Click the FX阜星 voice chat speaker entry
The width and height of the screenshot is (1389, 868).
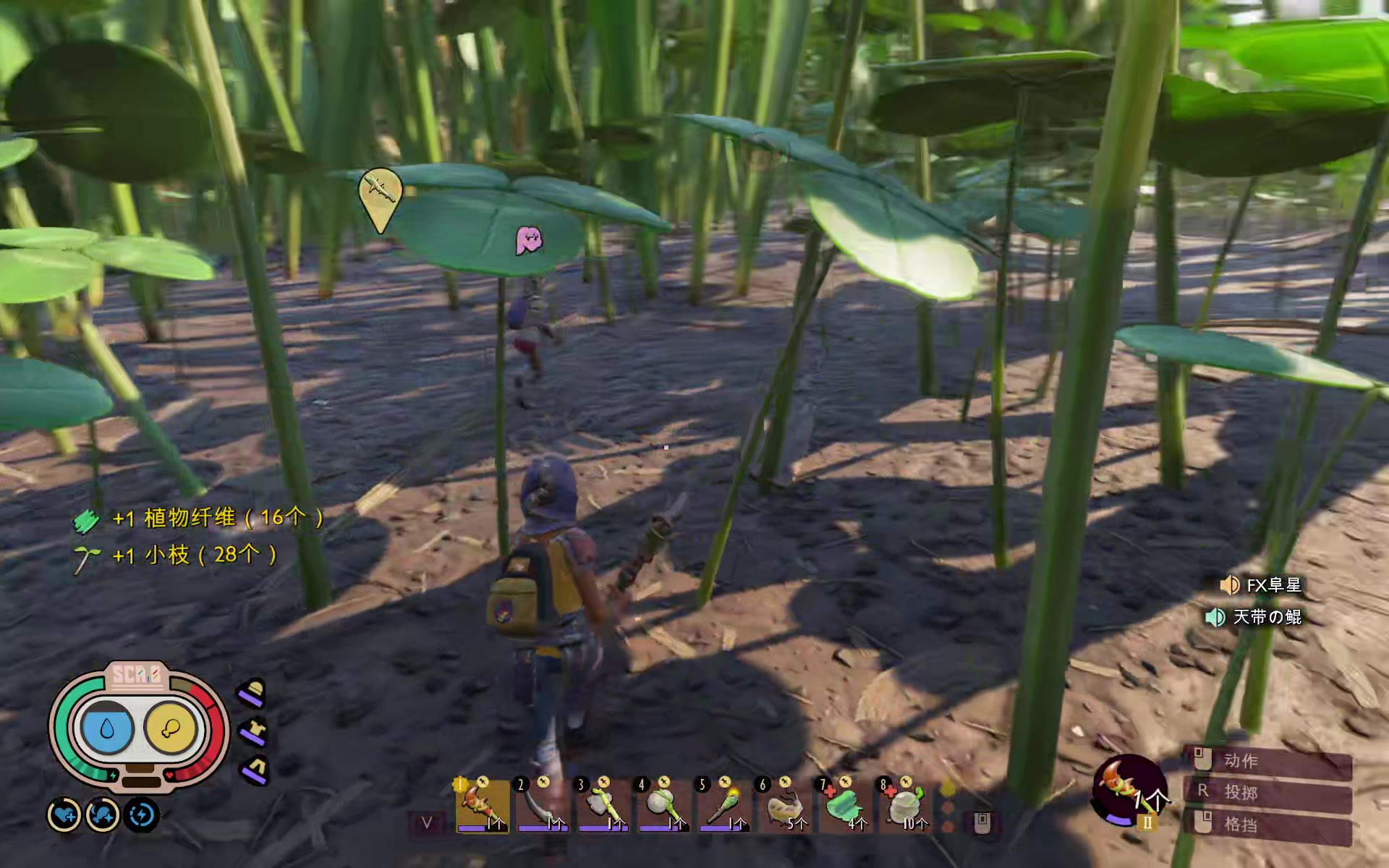point(1261,584)
